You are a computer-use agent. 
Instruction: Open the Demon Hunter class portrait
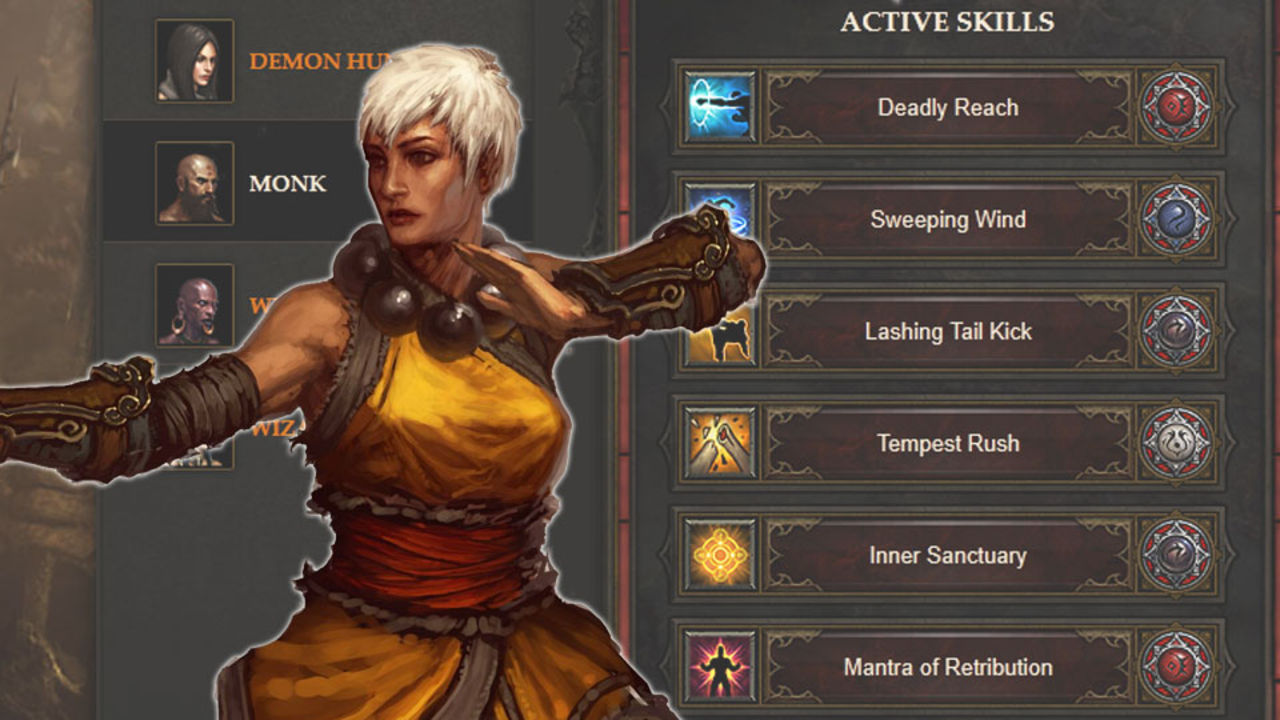194,60
